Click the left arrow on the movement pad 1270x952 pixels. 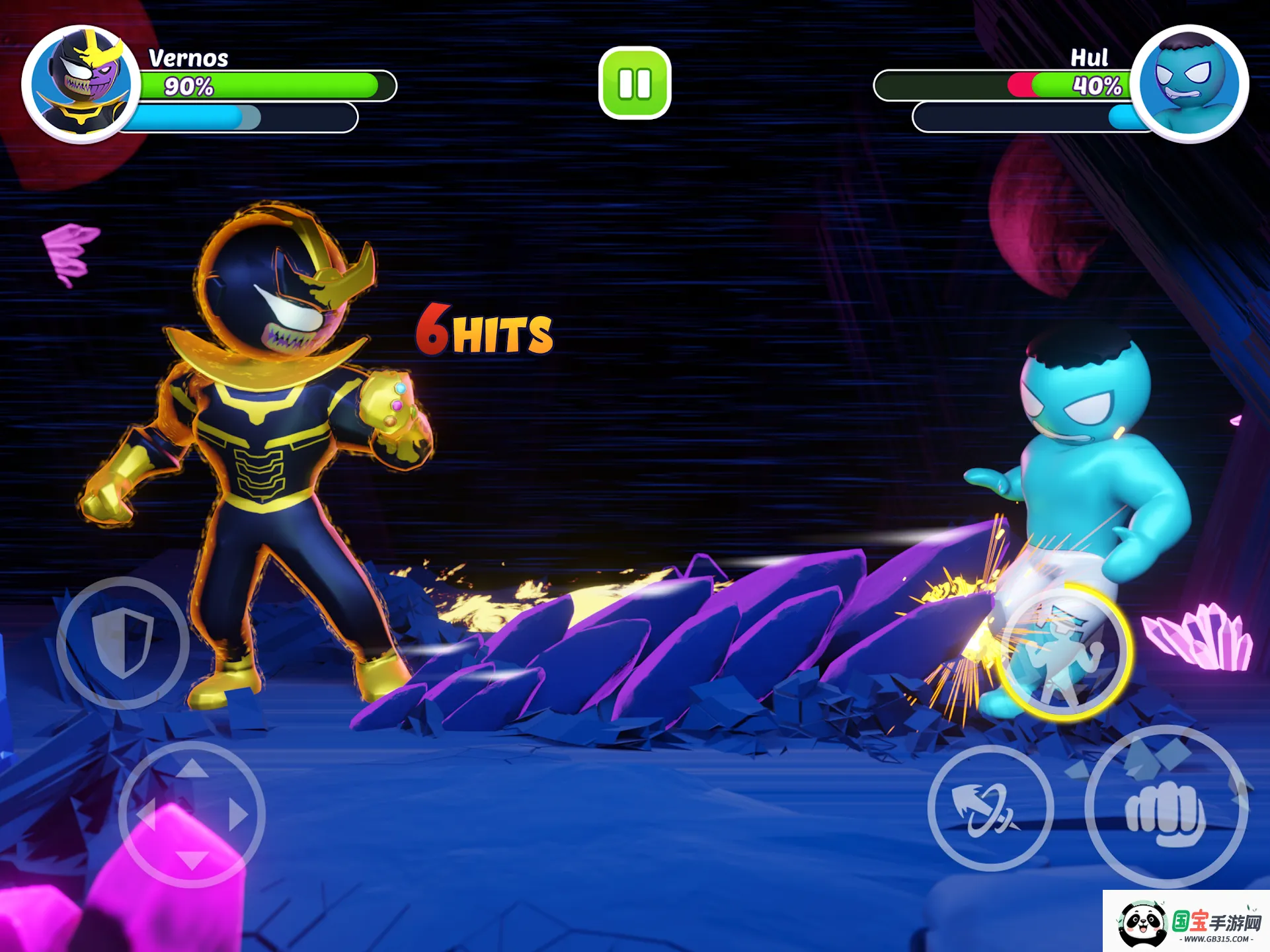point(145,814)
